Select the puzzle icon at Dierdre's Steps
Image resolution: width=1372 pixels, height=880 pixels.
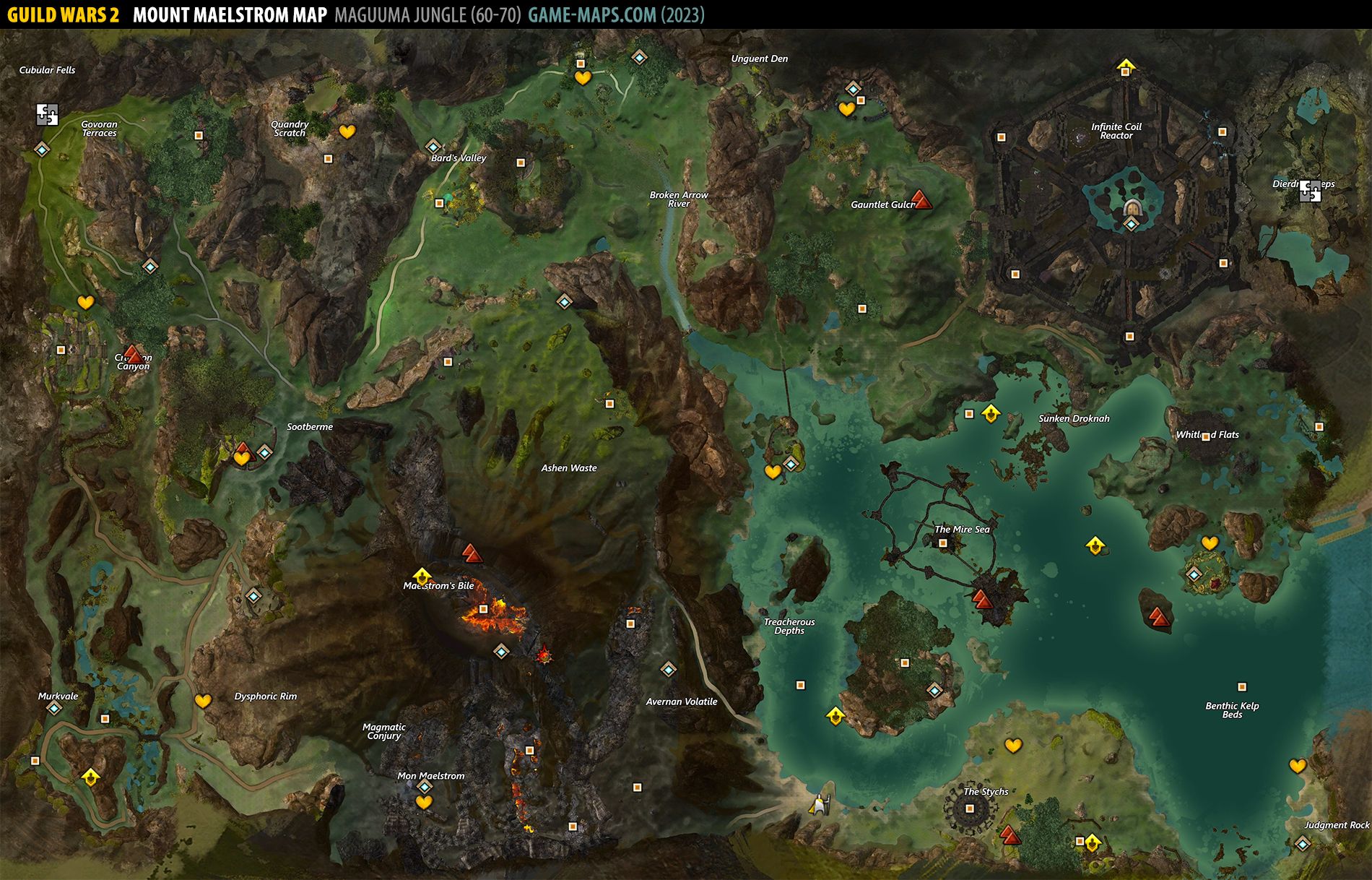click(x=1310, y=191)
